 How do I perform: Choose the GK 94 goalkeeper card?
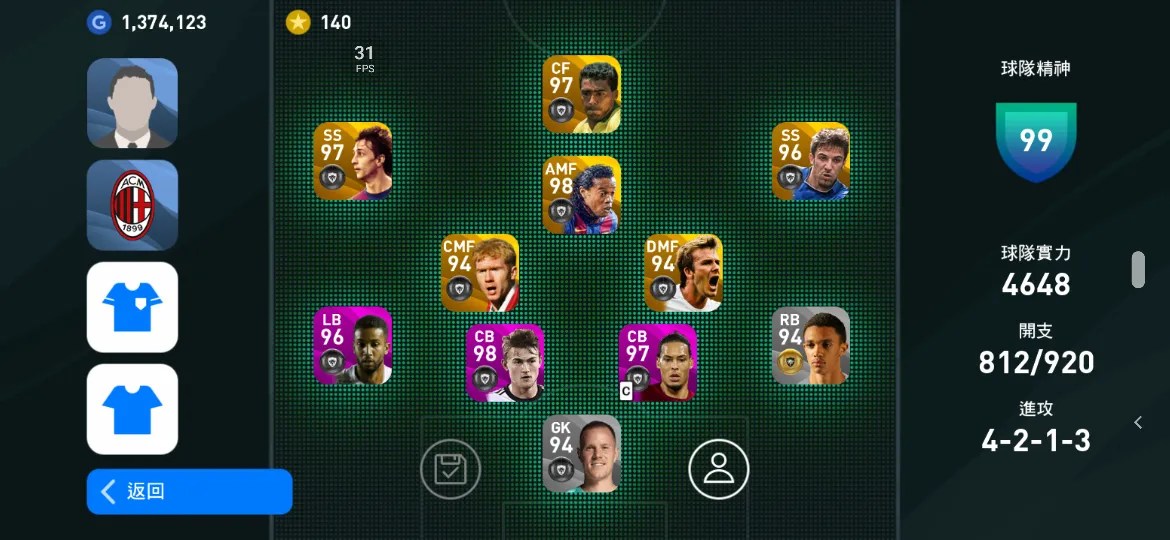(x=582, y=454)
